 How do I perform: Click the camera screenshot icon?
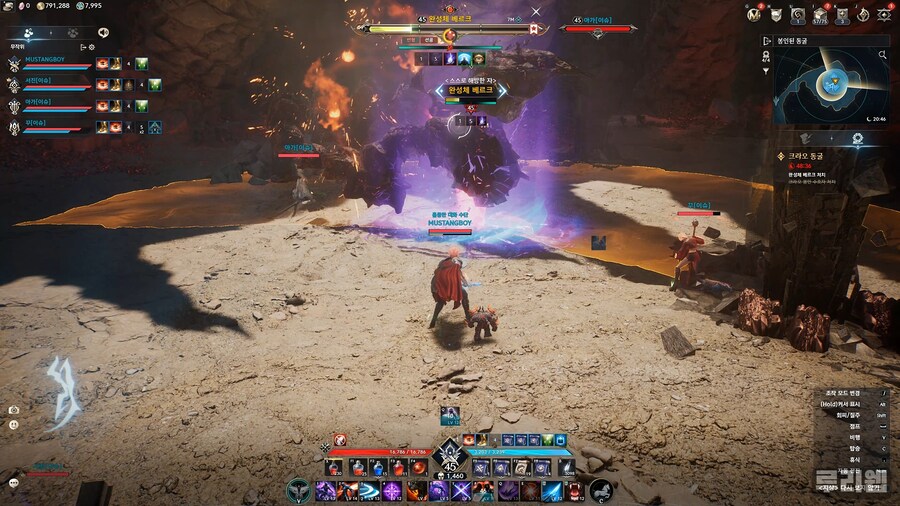point(14,410)
